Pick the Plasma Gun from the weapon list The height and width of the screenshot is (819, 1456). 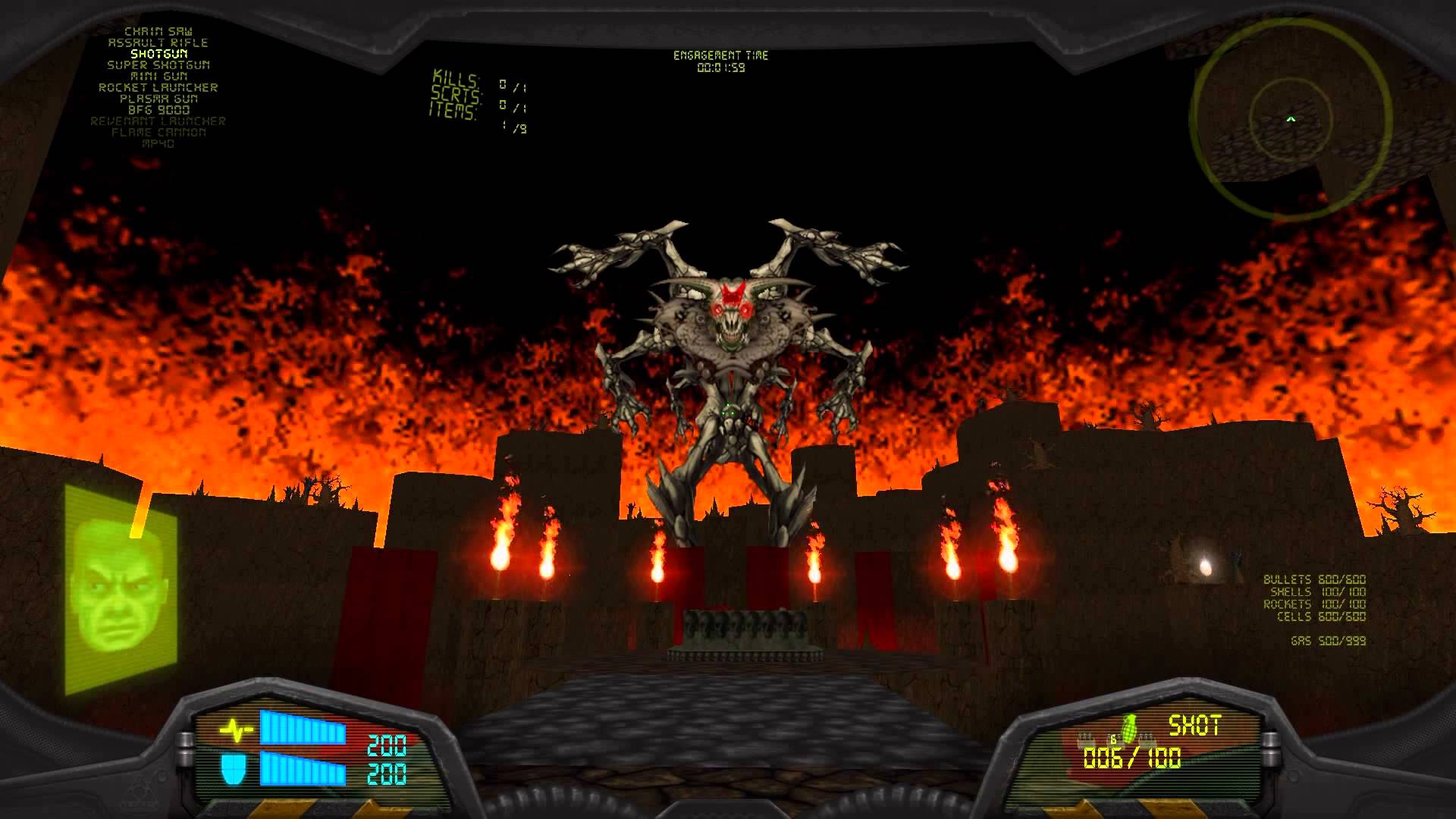161,98
